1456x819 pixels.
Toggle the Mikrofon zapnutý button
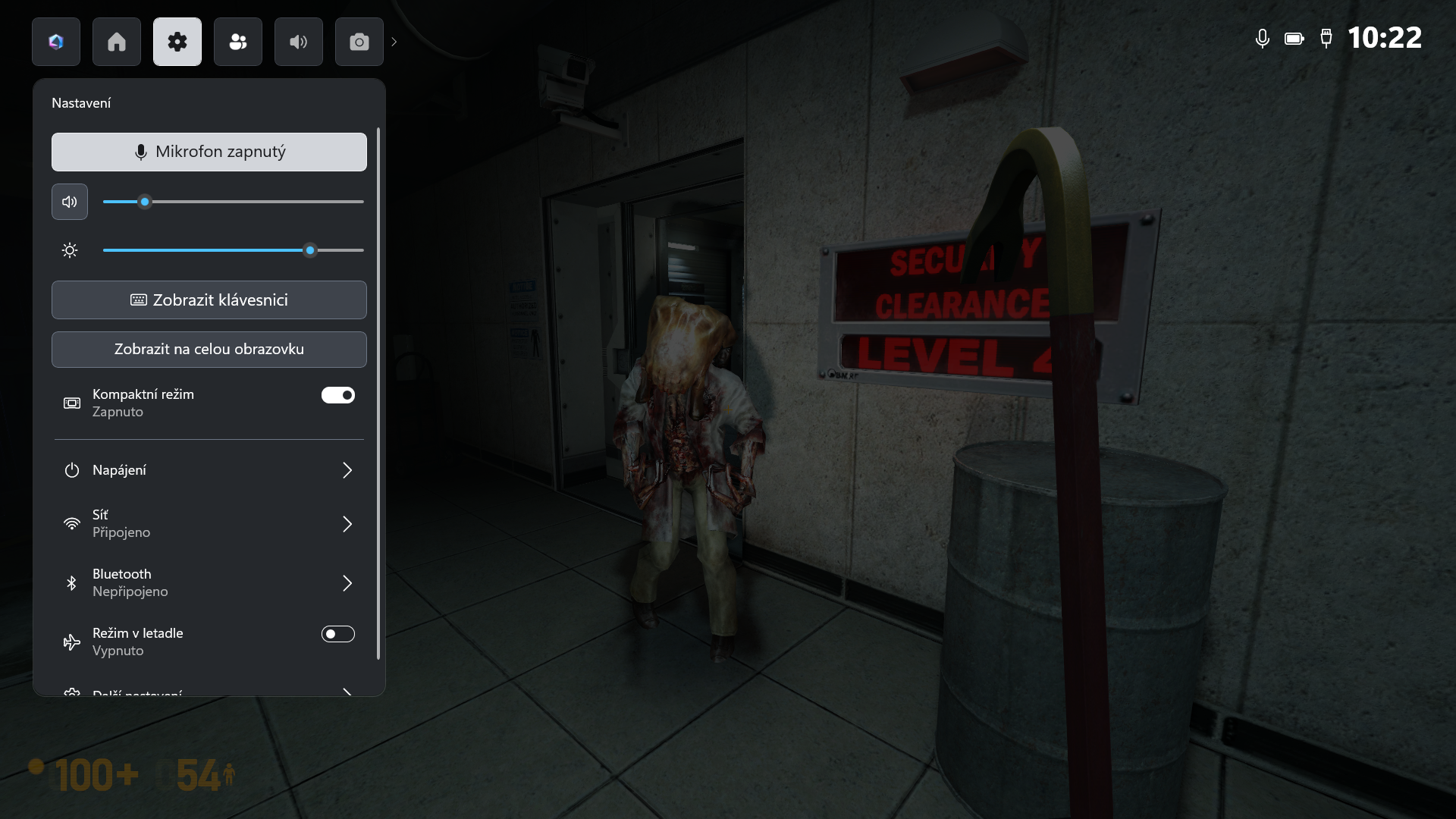(x=209, y=152)
